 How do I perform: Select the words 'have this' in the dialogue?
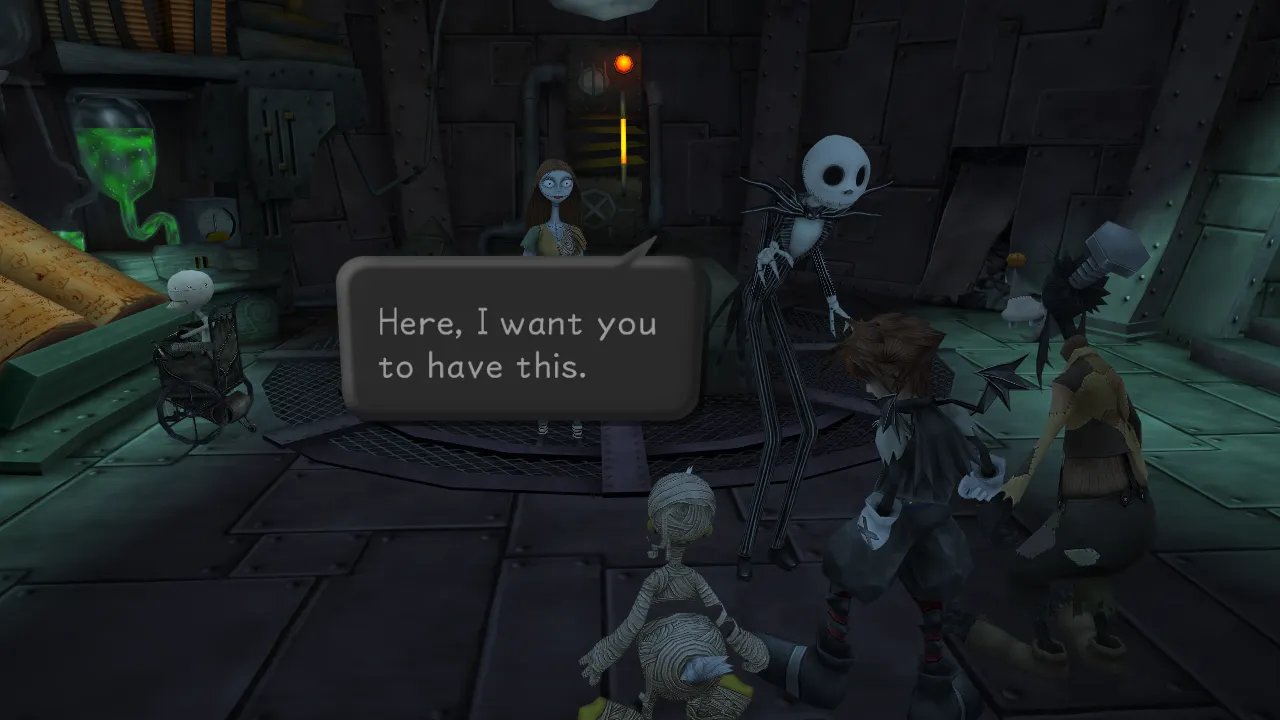510,366
